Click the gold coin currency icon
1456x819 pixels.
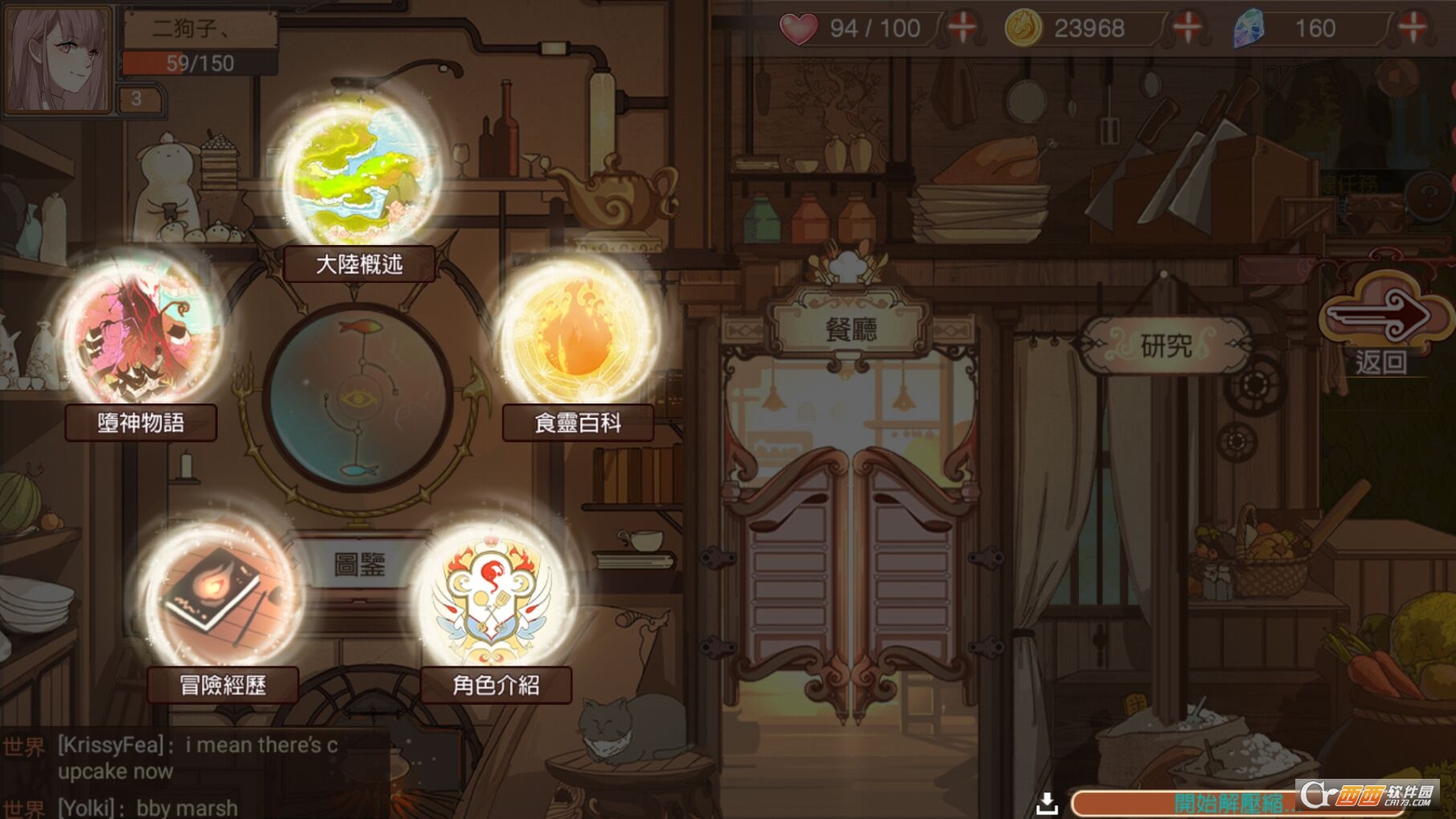pyautogui.click(x=1024, y=29)
